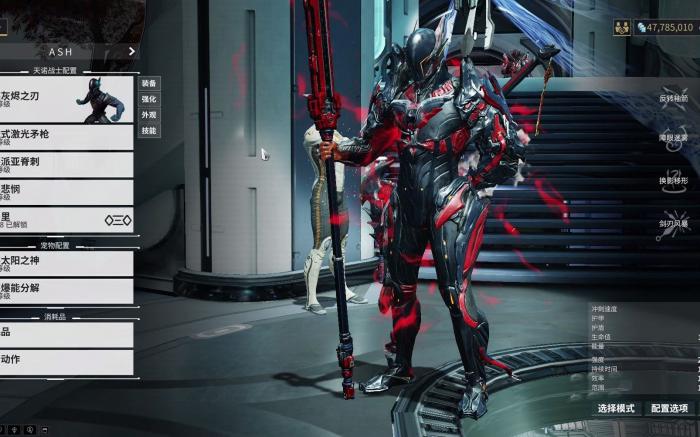Choose the 派亚脊刺 weapon slot
Viewport: 700px width, 437px height.
coord(66,164)
